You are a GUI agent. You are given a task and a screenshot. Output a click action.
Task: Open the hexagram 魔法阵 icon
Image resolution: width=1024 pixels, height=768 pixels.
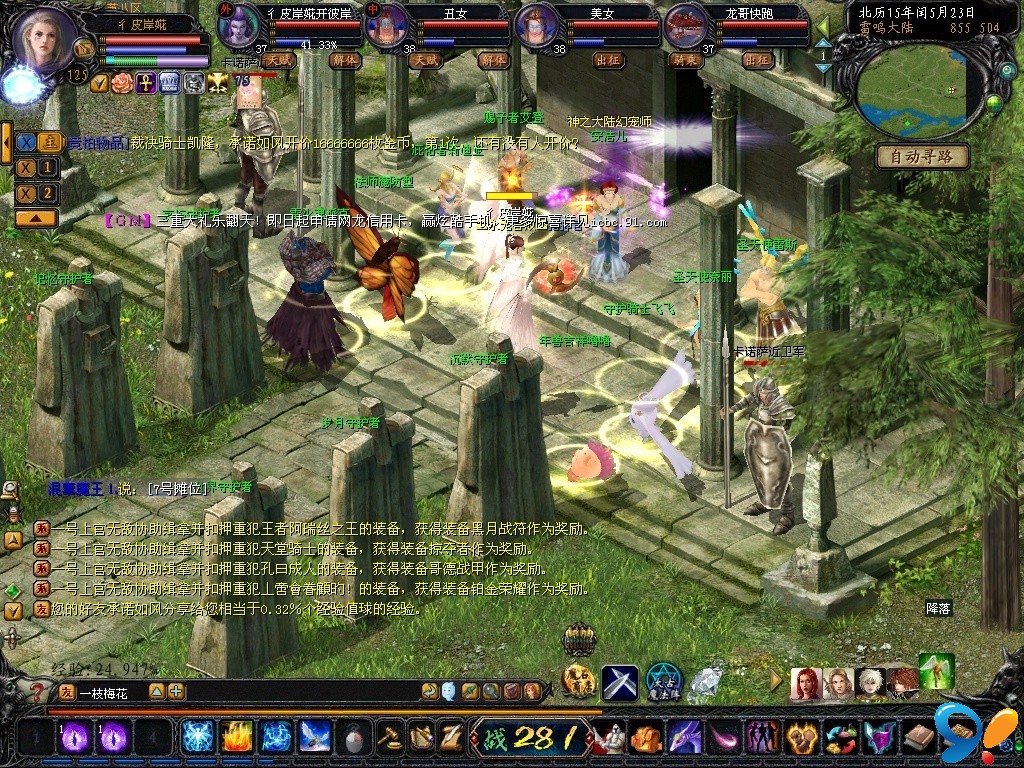[x=663, y=682]
